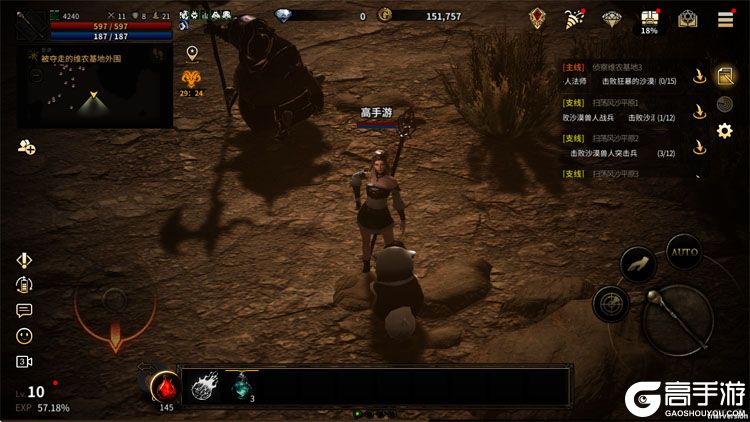Viewport: 750px width, 422px height.
Task: Use the teal potion with count 3
Action: (242, 387)
